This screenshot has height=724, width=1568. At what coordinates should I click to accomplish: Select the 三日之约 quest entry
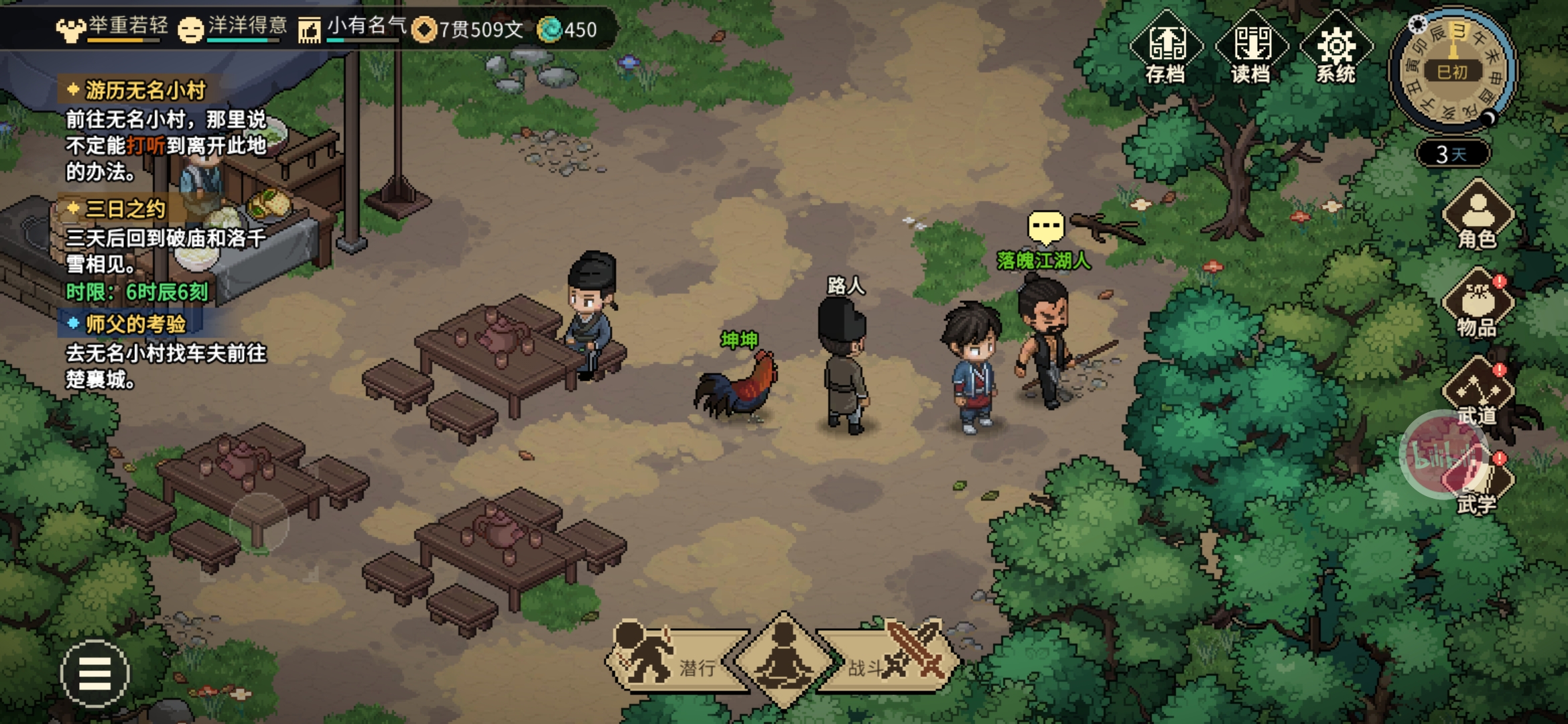125,209
